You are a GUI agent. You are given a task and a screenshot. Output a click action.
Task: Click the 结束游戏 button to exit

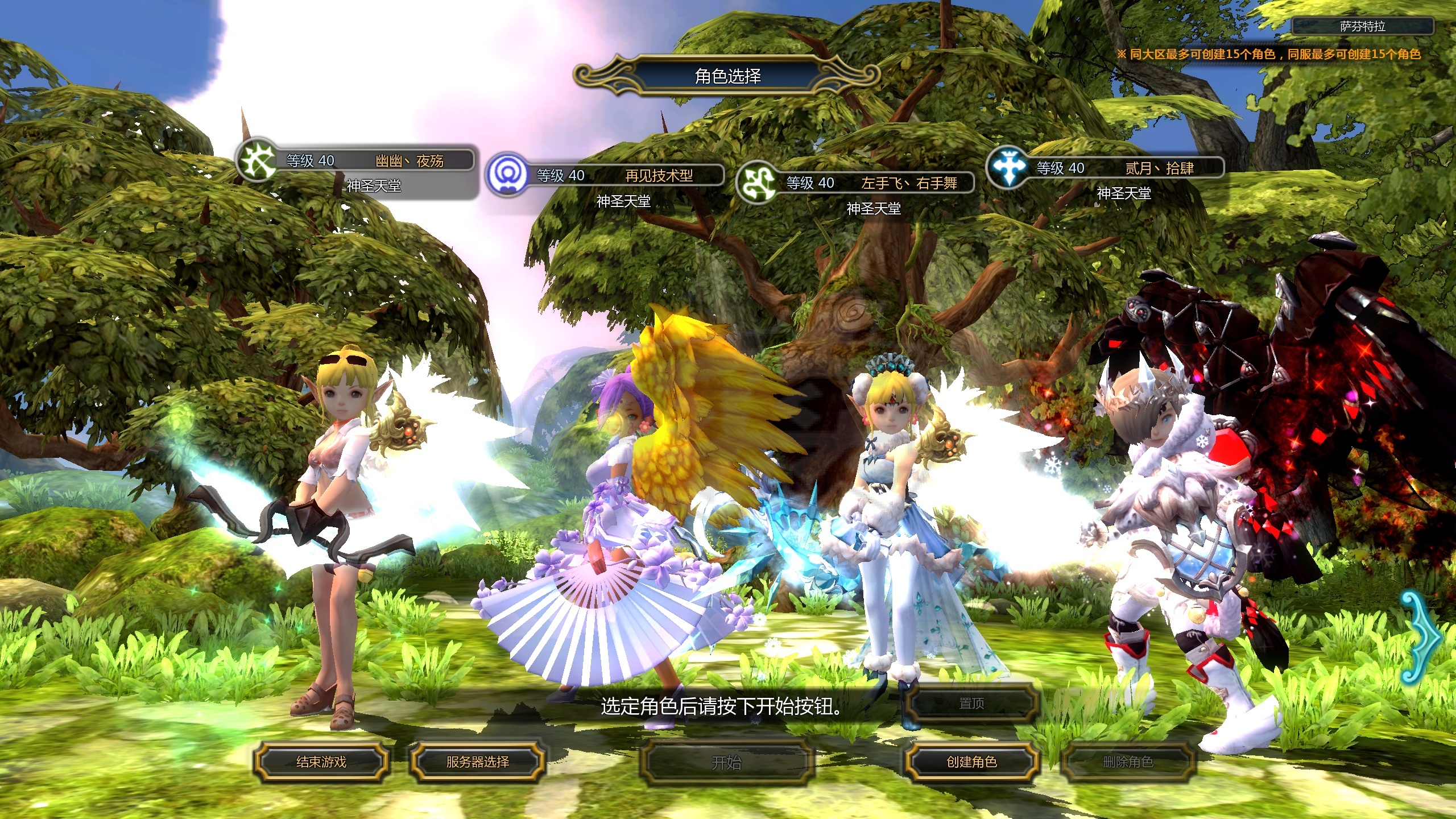click(321, 762)
